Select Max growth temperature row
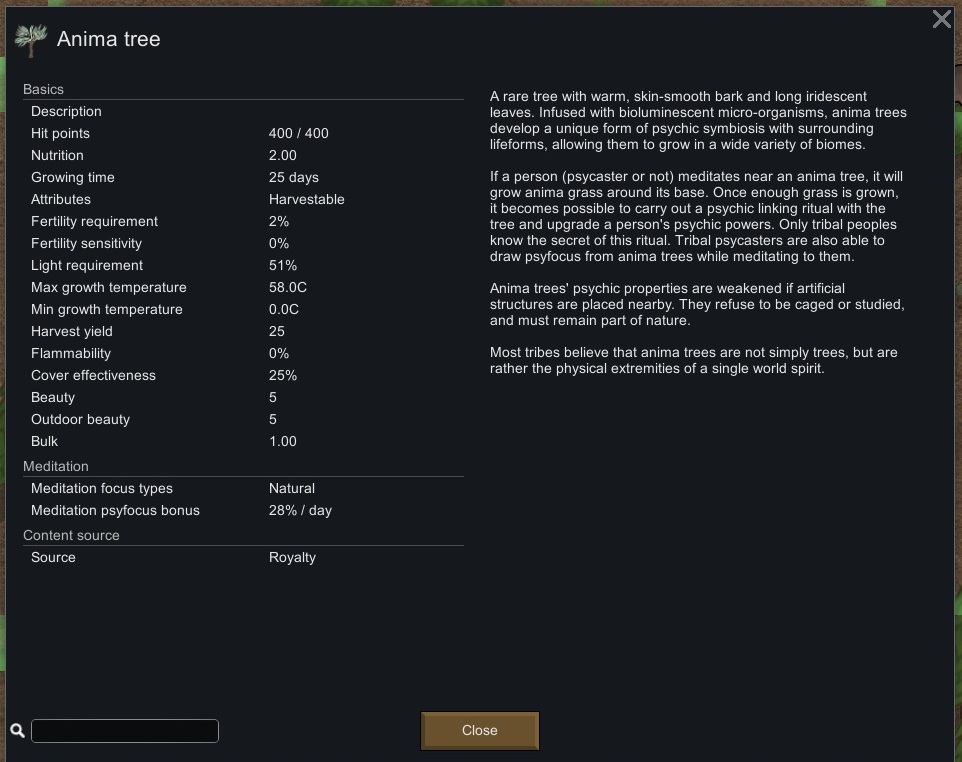Viewport: 962px width, 762px height. 243,287
